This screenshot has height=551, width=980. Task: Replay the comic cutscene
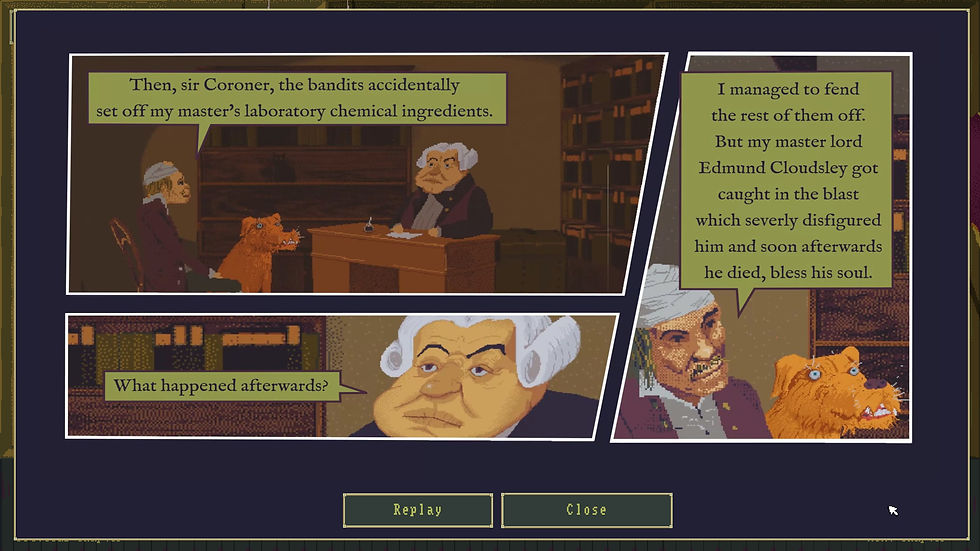[417, 510]
